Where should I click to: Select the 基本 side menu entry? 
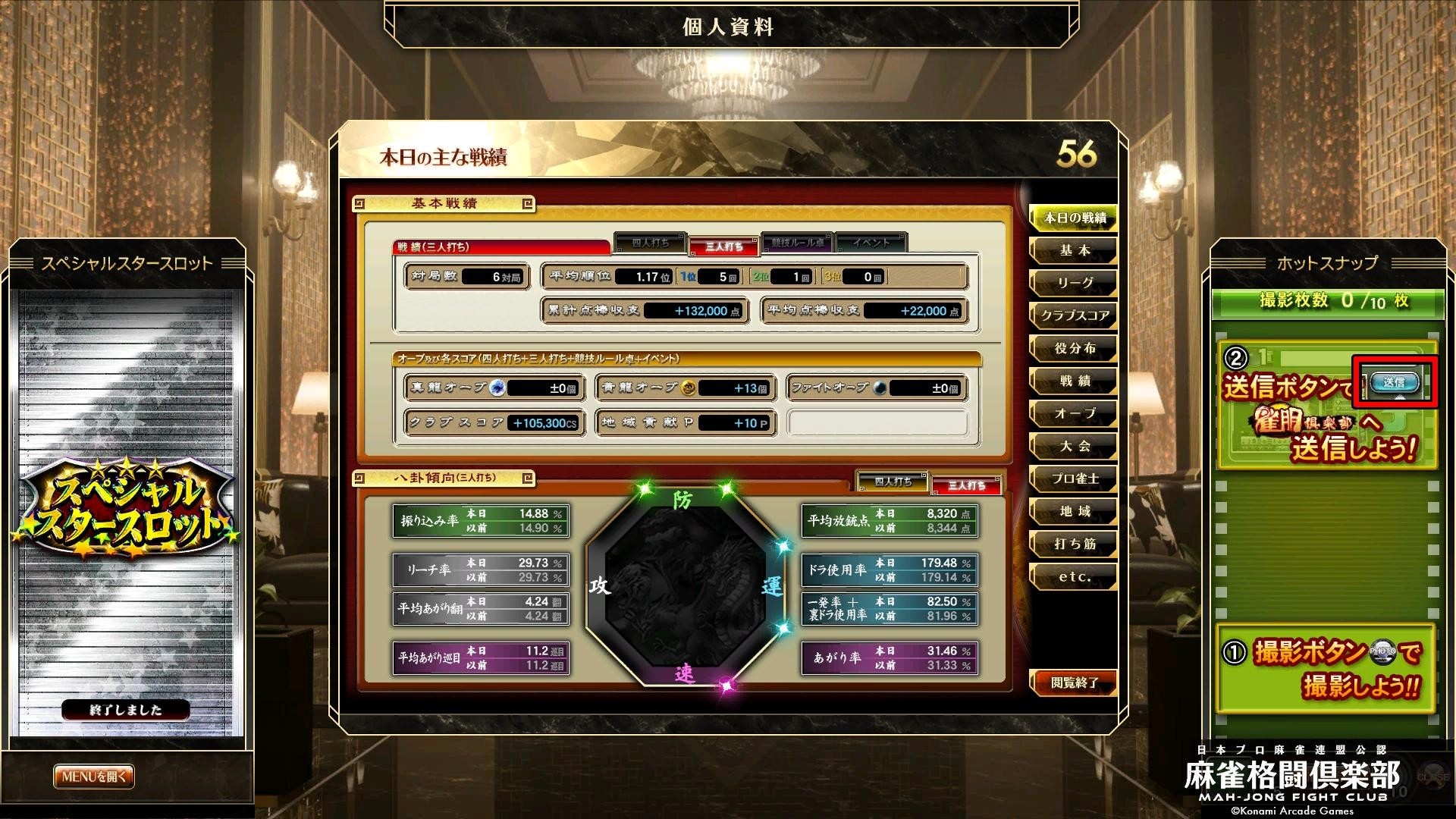[x=1074, y=251]
